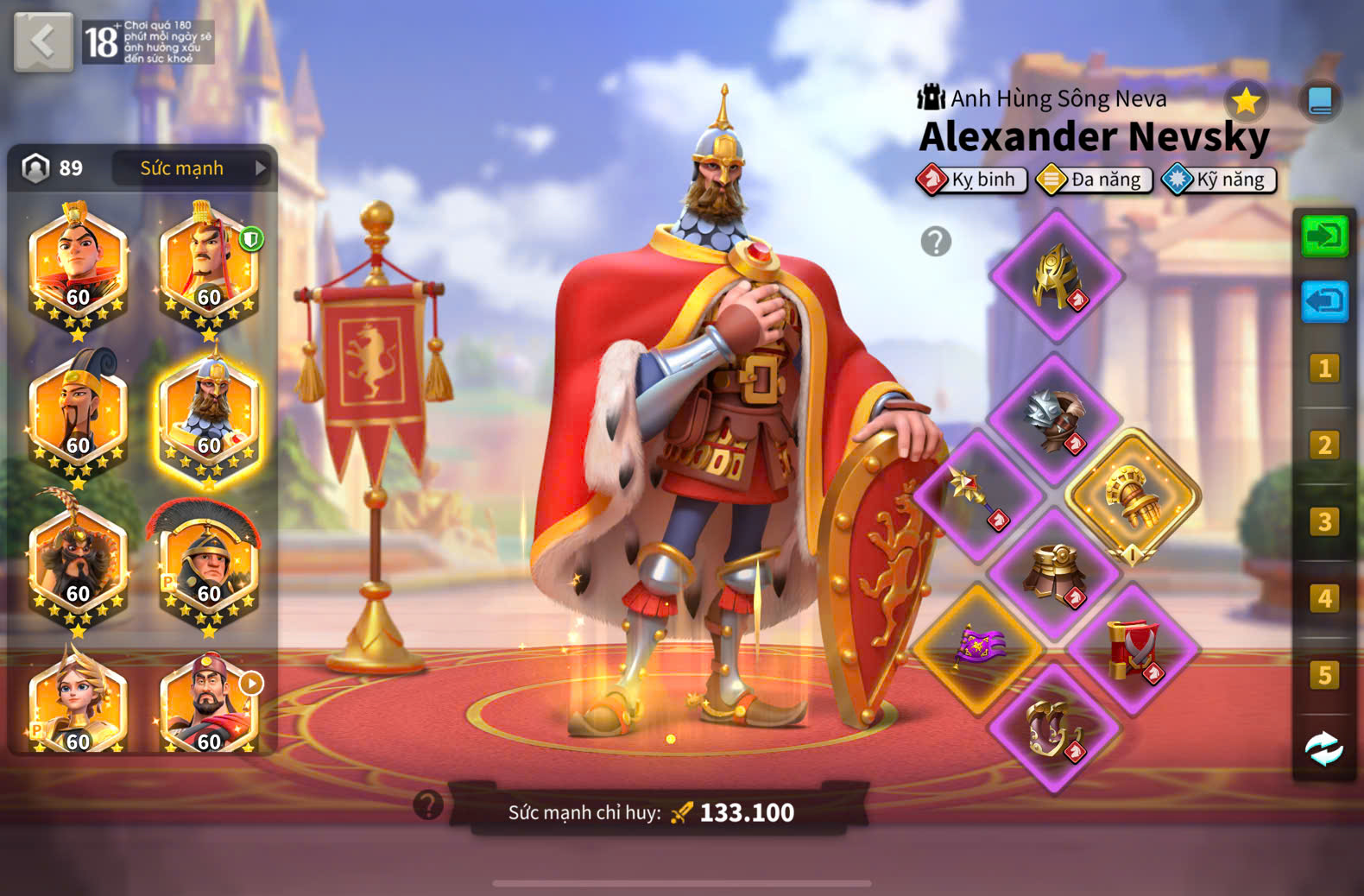Open the purple banner accessory slot

tap(977, 647)
